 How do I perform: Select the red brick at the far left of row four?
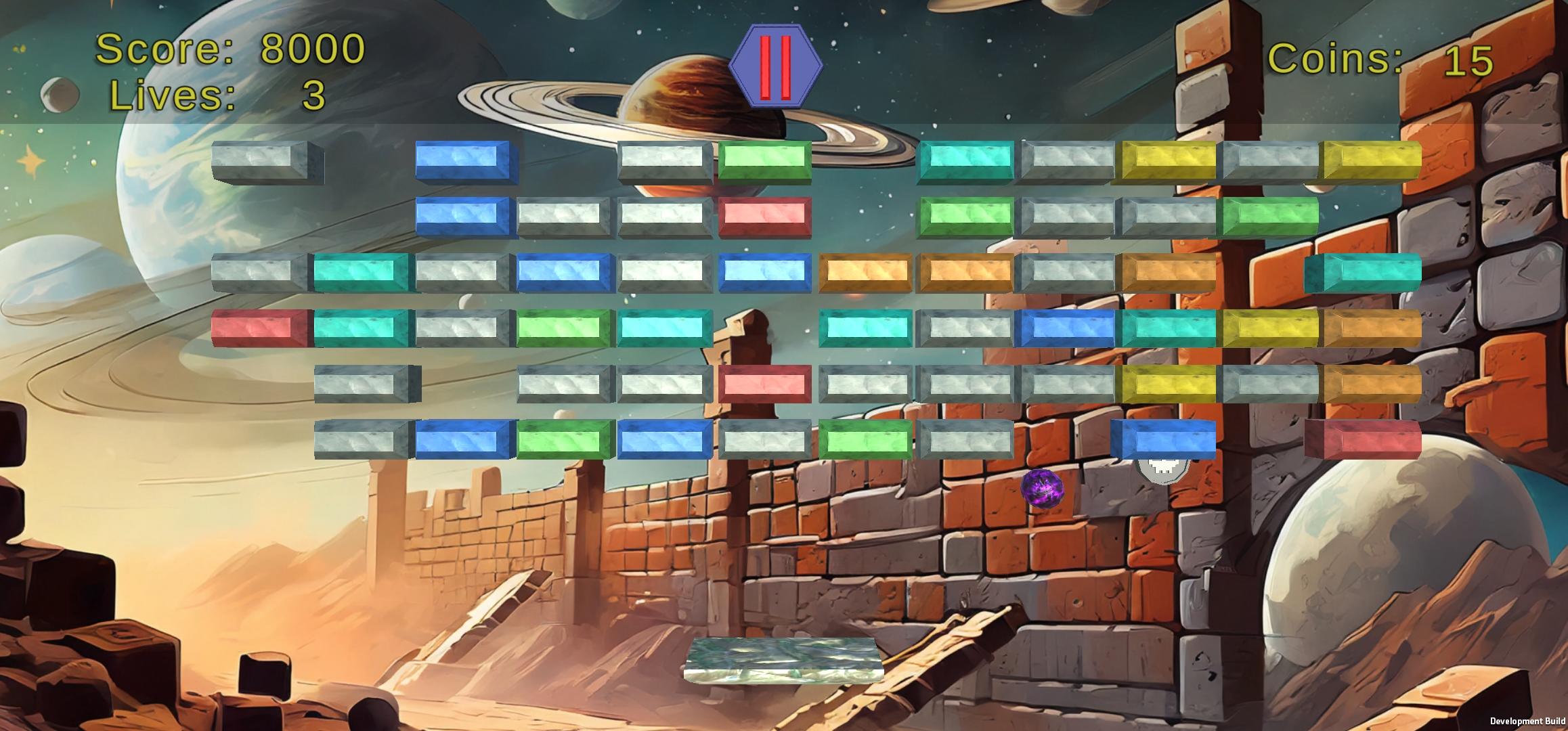point(261,326)
